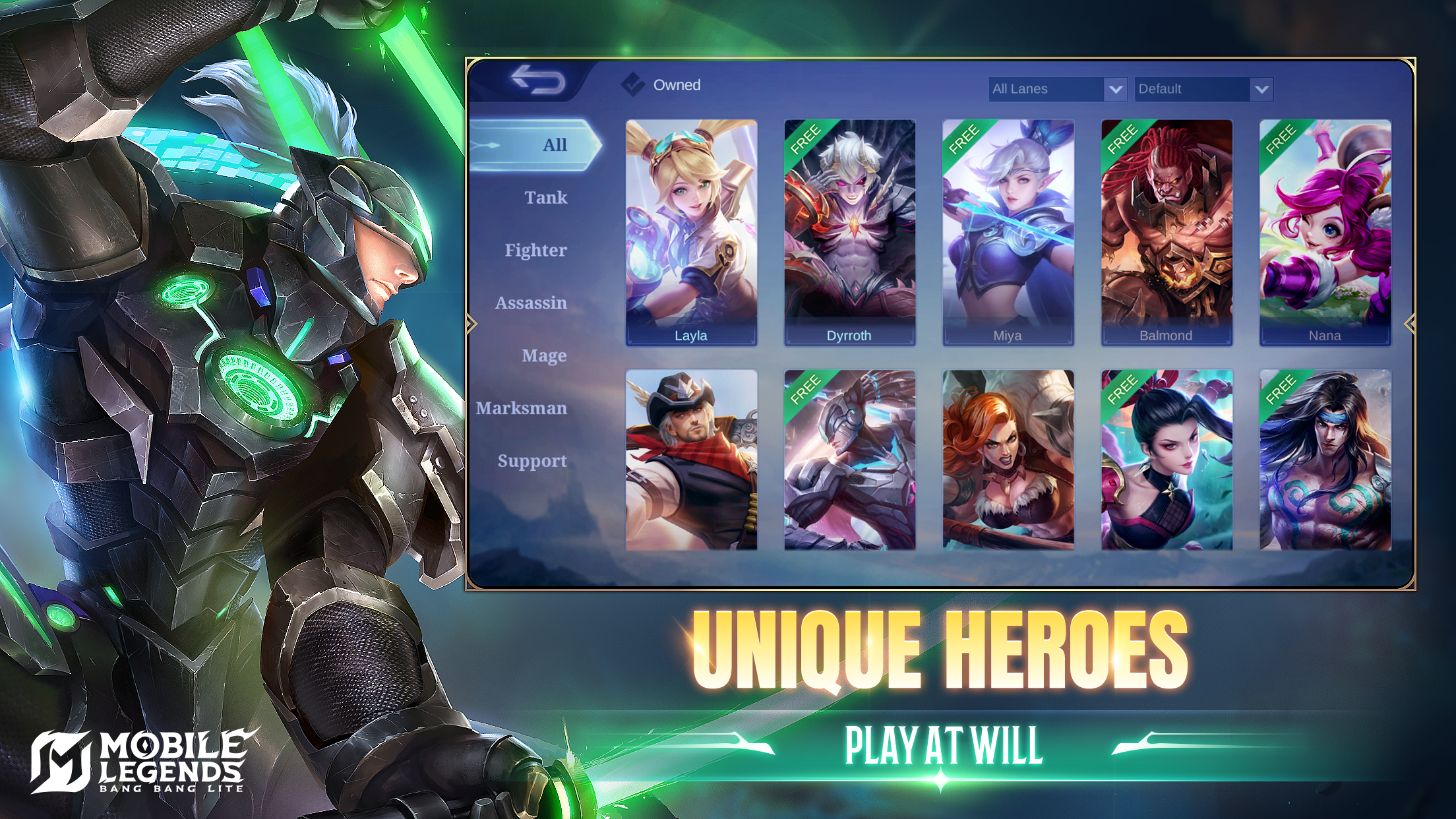Image resolution: width=1456 pixels, height=819 pixels.
Task: Toggle the Owned filter checkmark
Action: pyautogui.click(x=632, y=84)
